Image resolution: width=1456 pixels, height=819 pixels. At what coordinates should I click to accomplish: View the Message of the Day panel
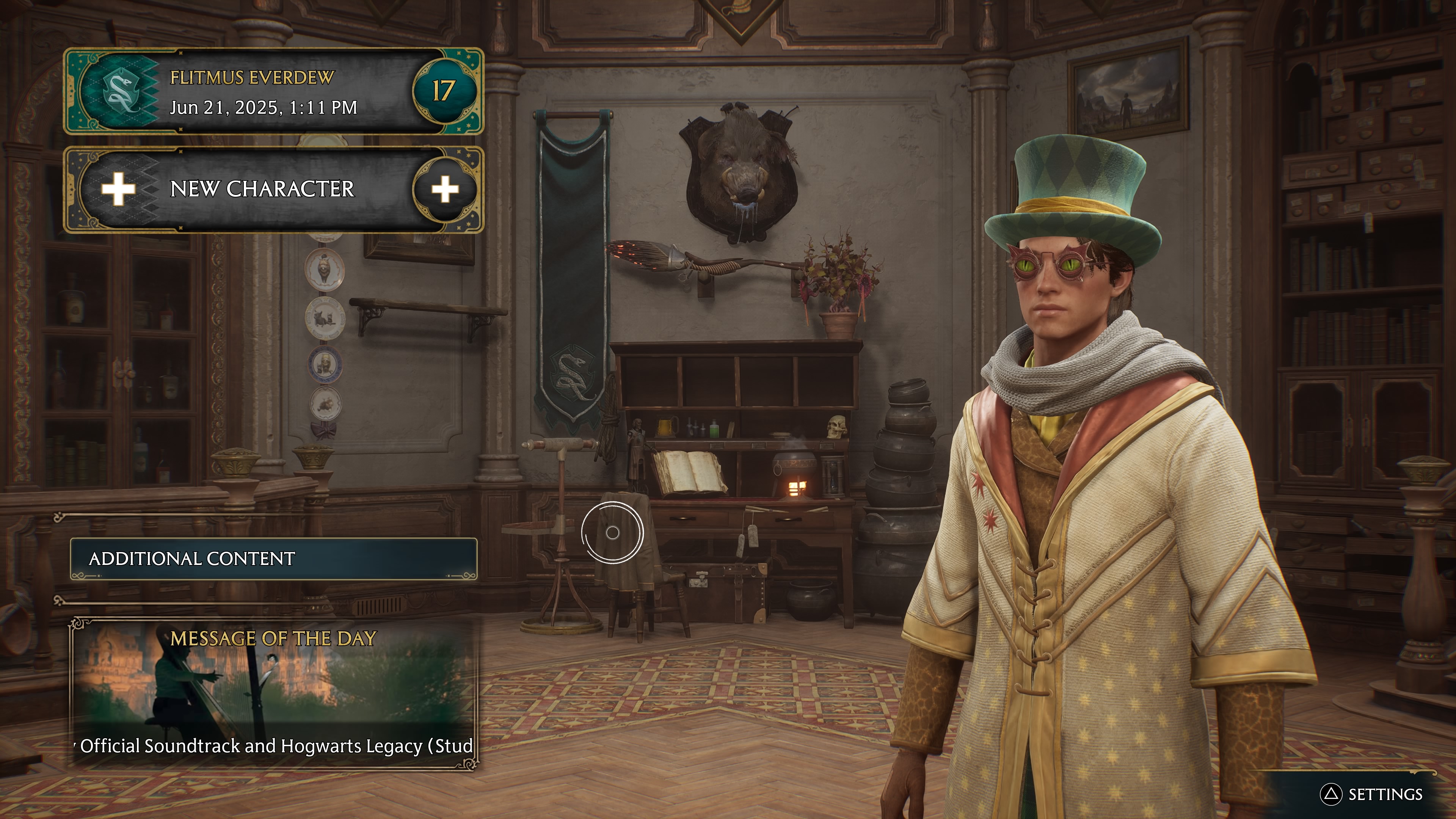coord(273,693)
